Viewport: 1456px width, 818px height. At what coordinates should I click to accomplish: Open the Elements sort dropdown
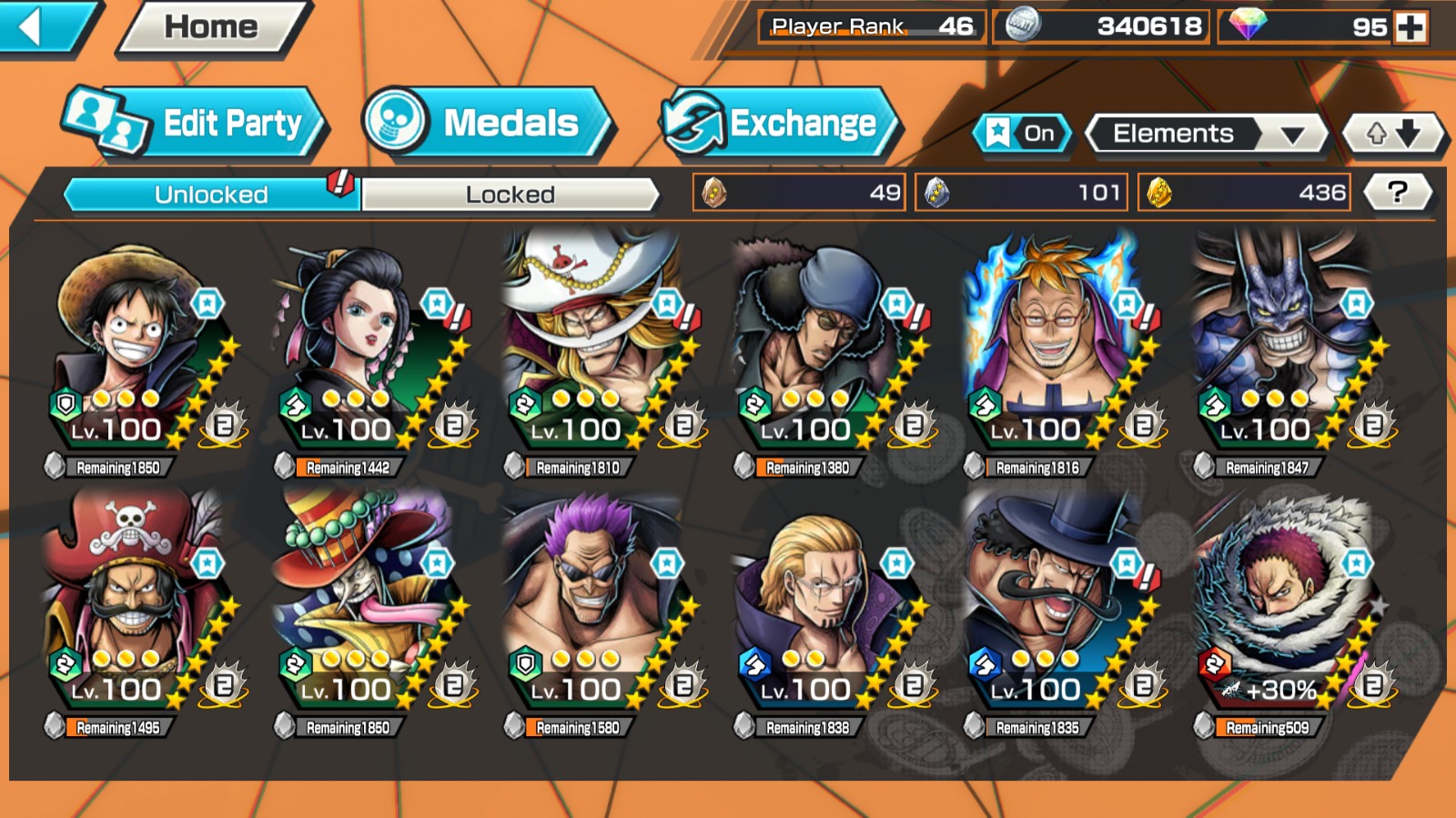tap(1207, 134)
